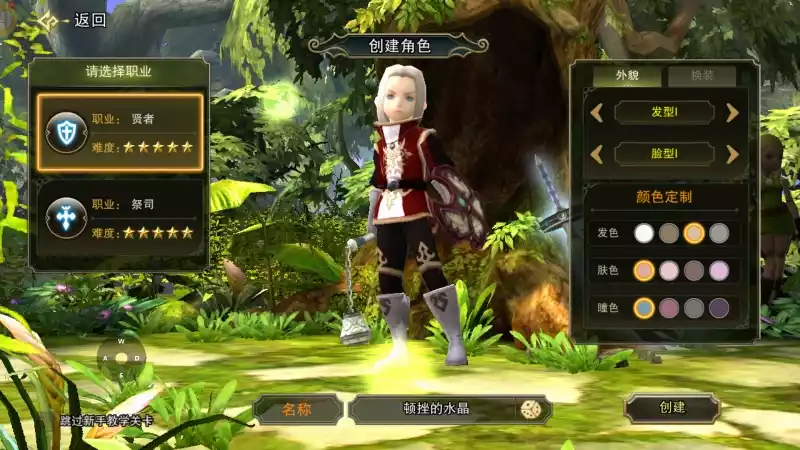Roll the dice for a random name
The width and height of the screenshot is (800, 450).
529,408
